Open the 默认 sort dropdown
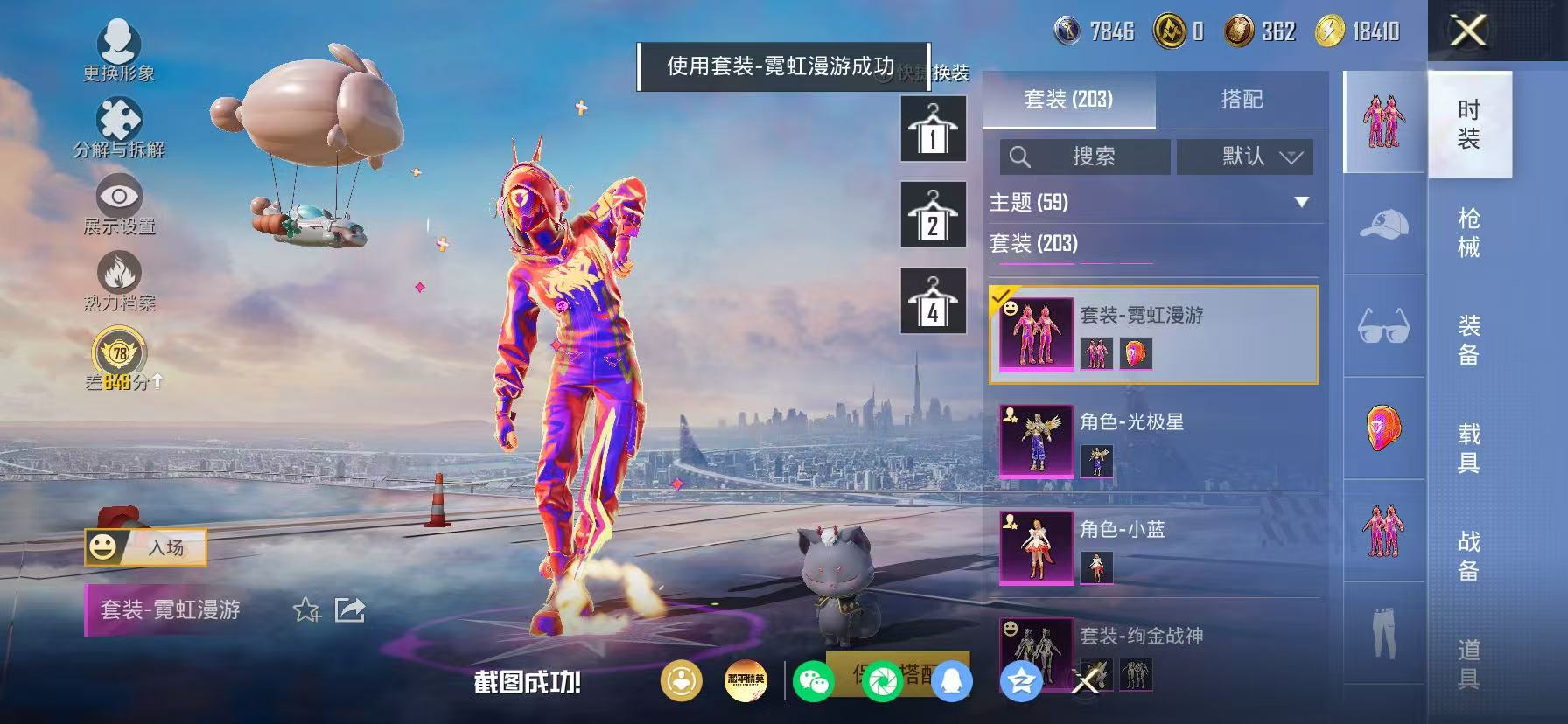Image resolution: width=1568 pixels, height=724 pixels. coord(1244,157)
